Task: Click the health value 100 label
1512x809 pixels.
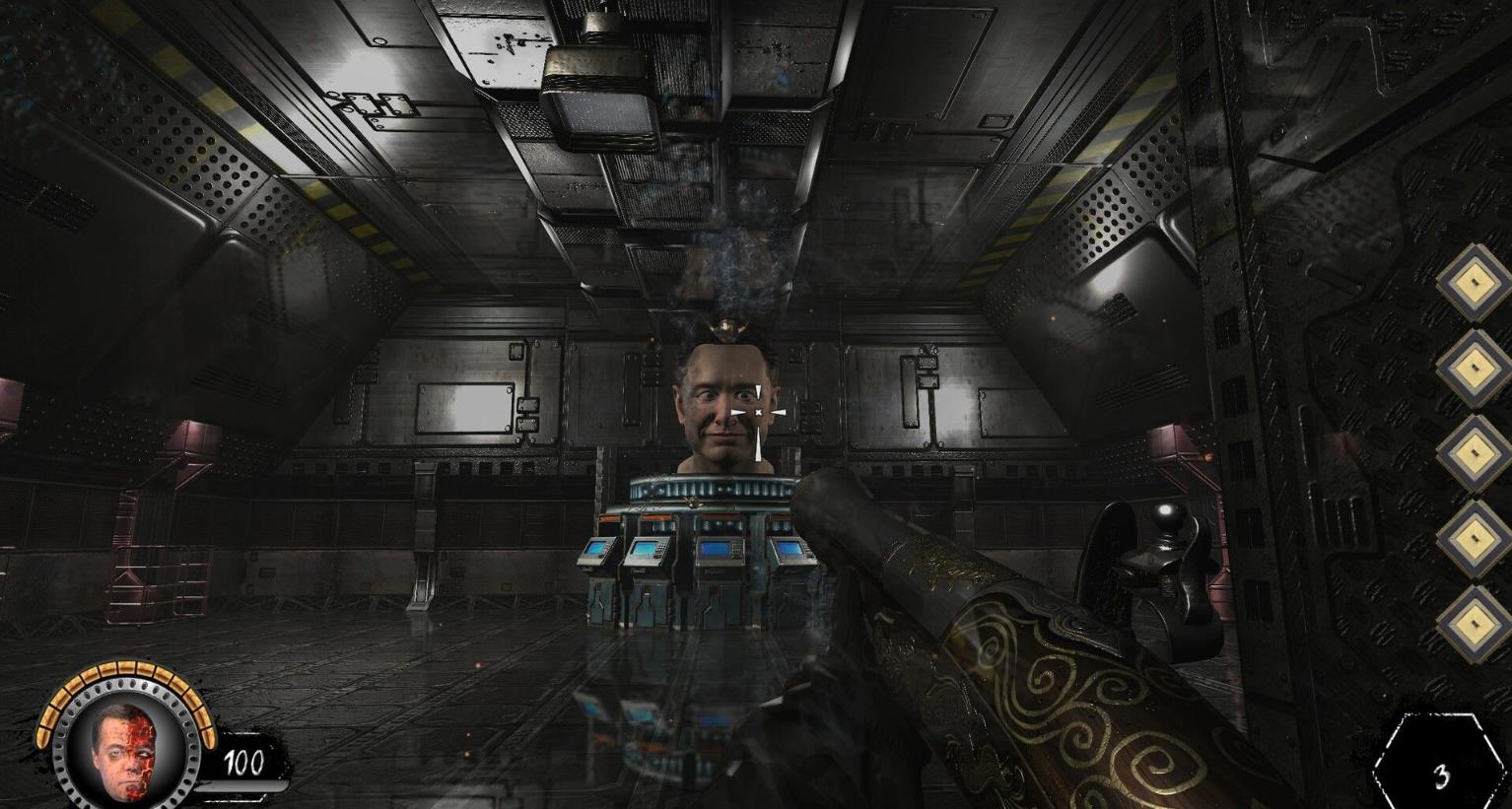Action: [x=242, y=762]
